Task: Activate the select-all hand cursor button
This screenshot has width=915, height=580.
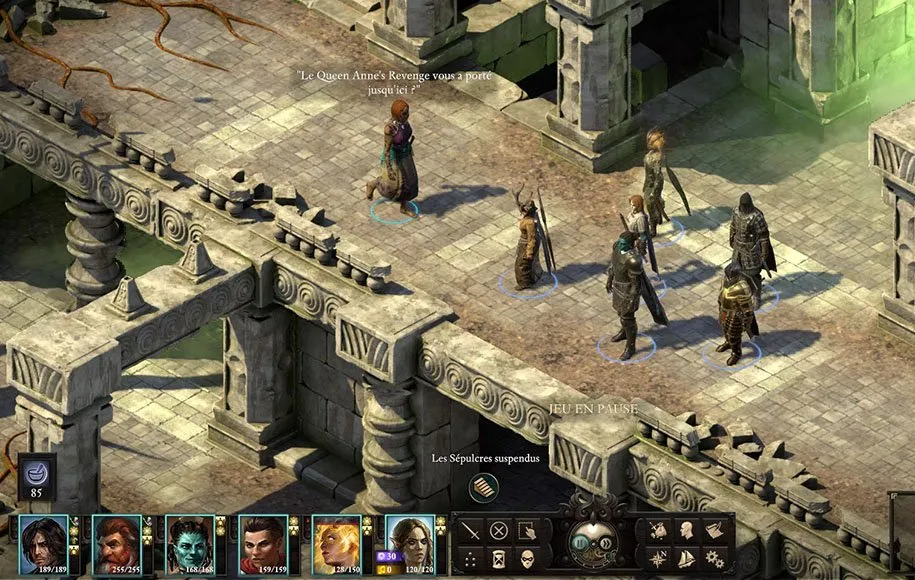Action: click(527, 531)
